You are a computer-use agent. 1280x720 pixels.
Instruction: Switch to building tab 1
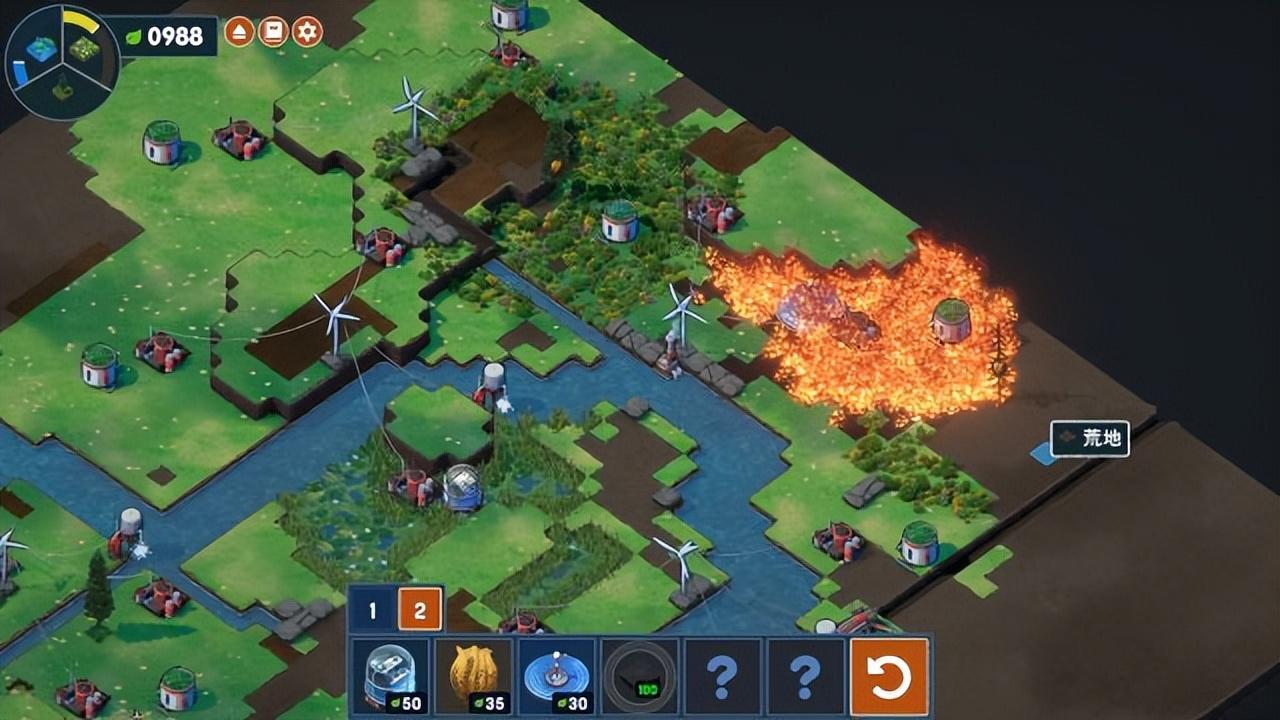[x=372, y=610]
